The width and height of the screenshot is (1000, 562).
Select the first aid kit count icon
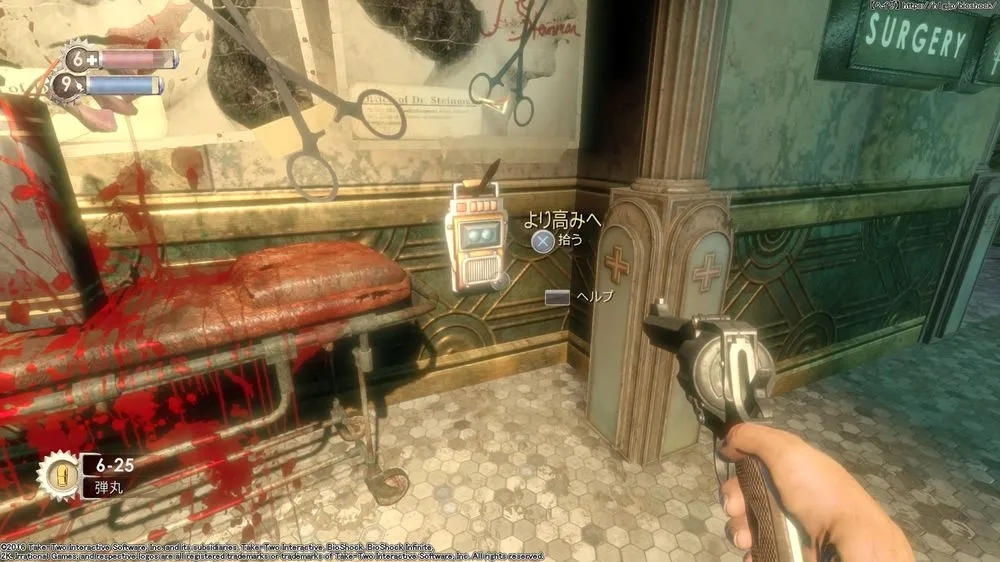point(79,59)
